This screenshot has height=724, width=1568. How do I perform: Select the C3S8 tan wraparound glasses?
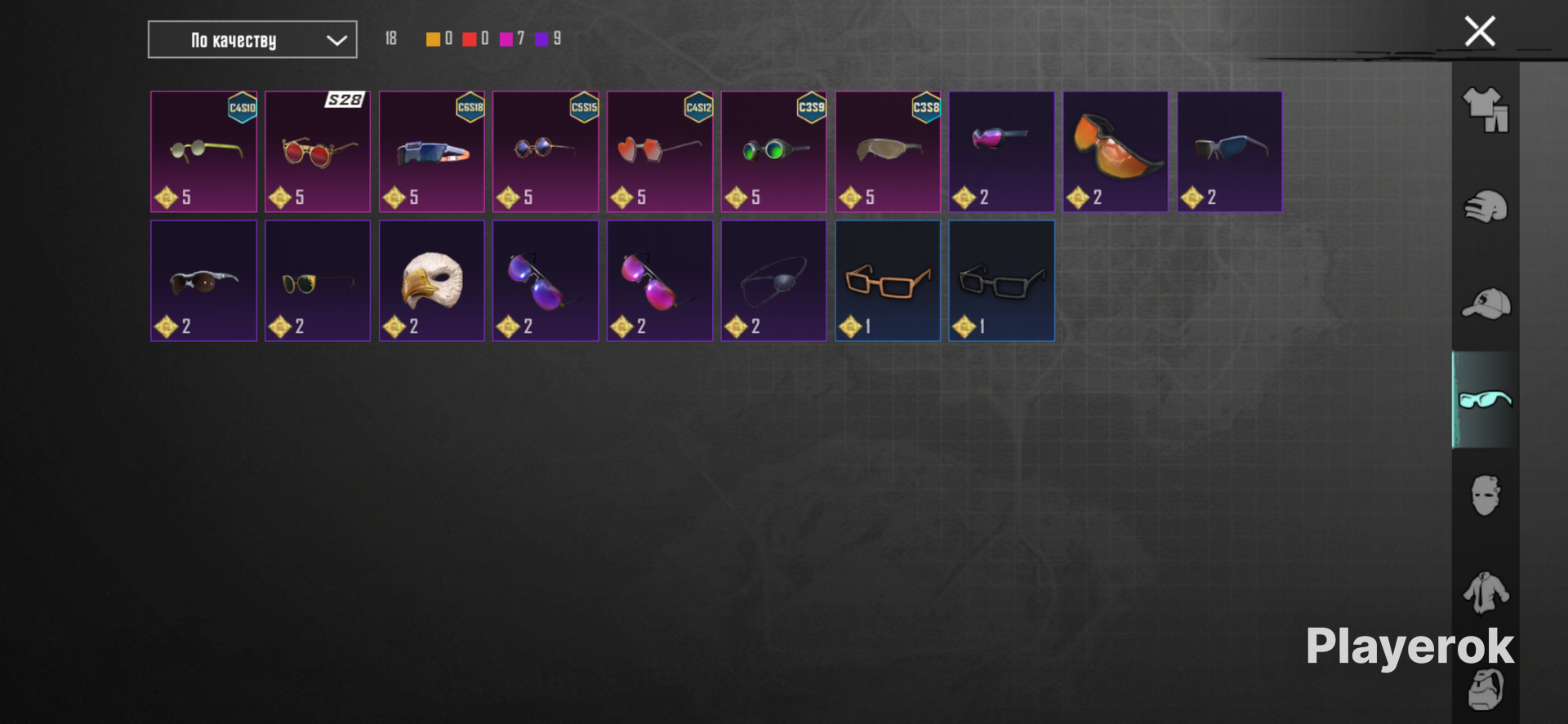tap(888, 152)
